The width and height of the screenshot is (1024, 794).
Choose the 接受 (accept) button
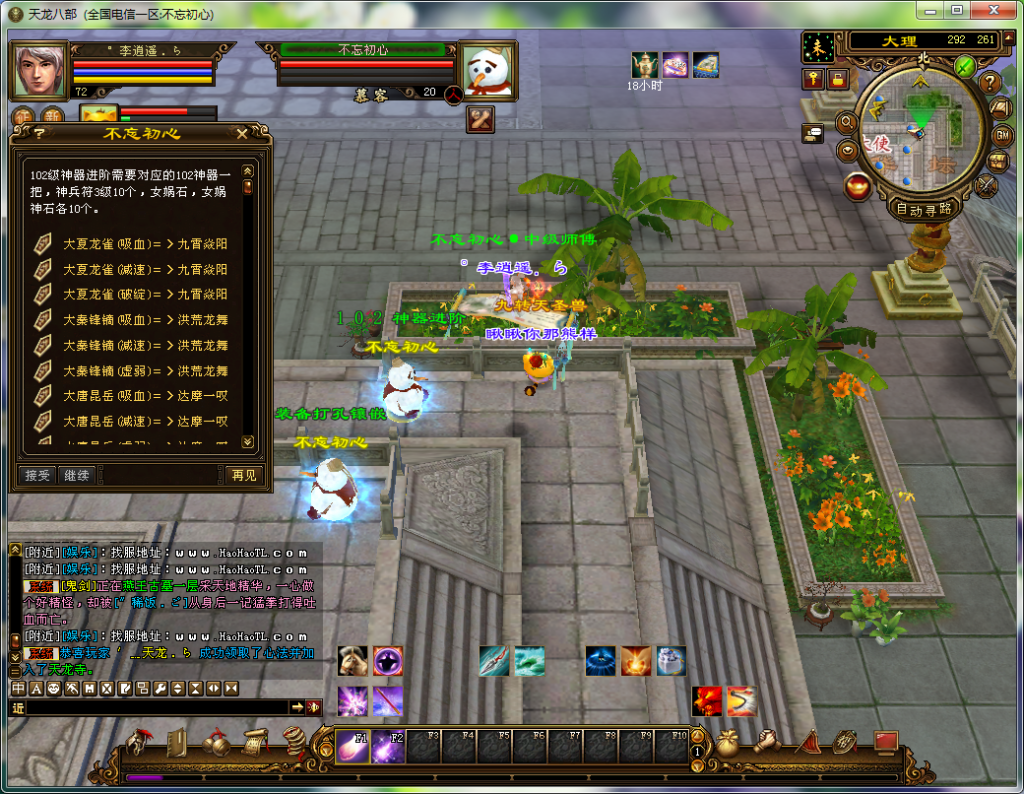(x=38, y=476)
